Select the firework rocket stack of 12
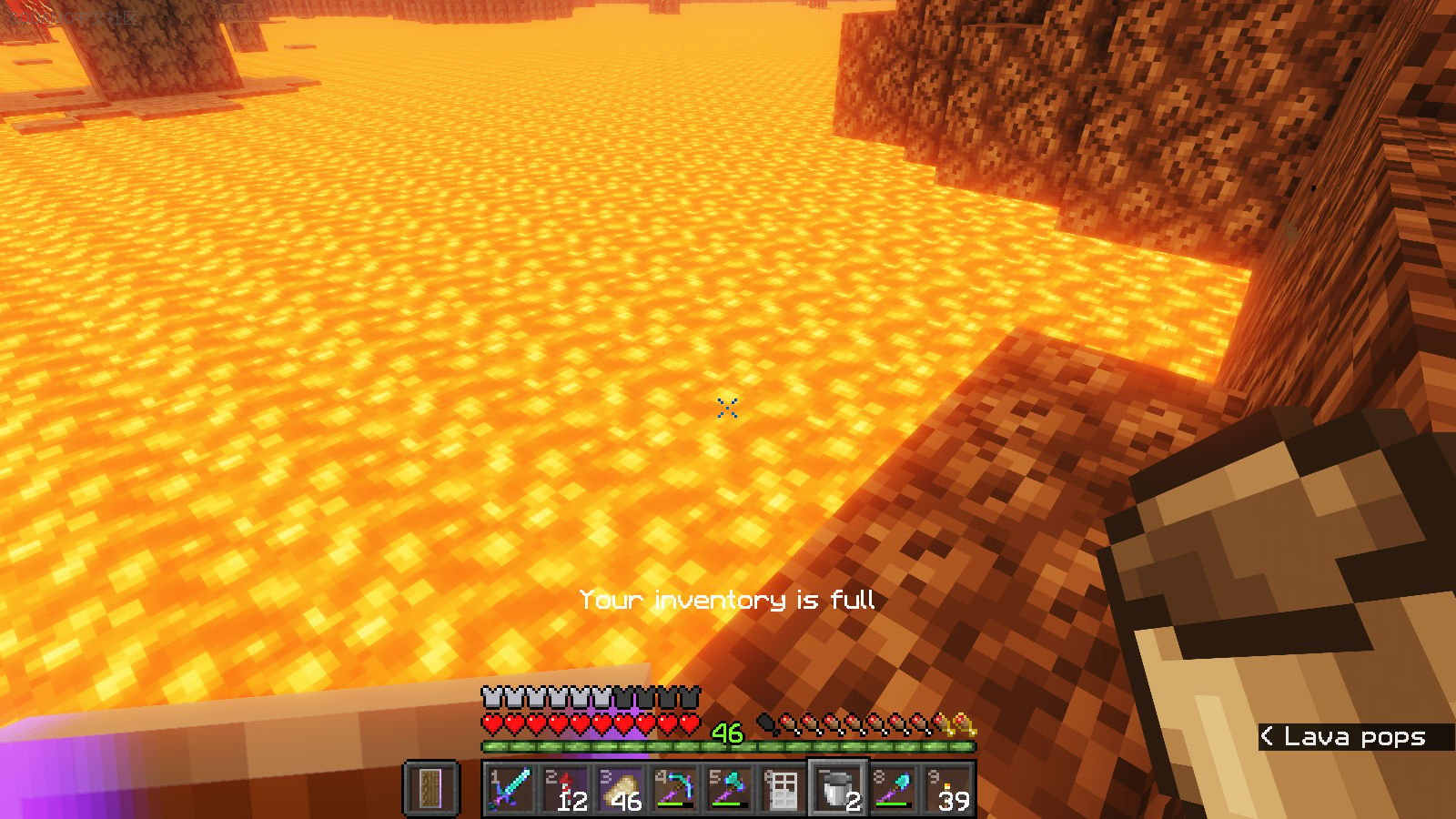The width and height of the screenshot is (1456, 819). pyautogui.click(x=565, y=788)
